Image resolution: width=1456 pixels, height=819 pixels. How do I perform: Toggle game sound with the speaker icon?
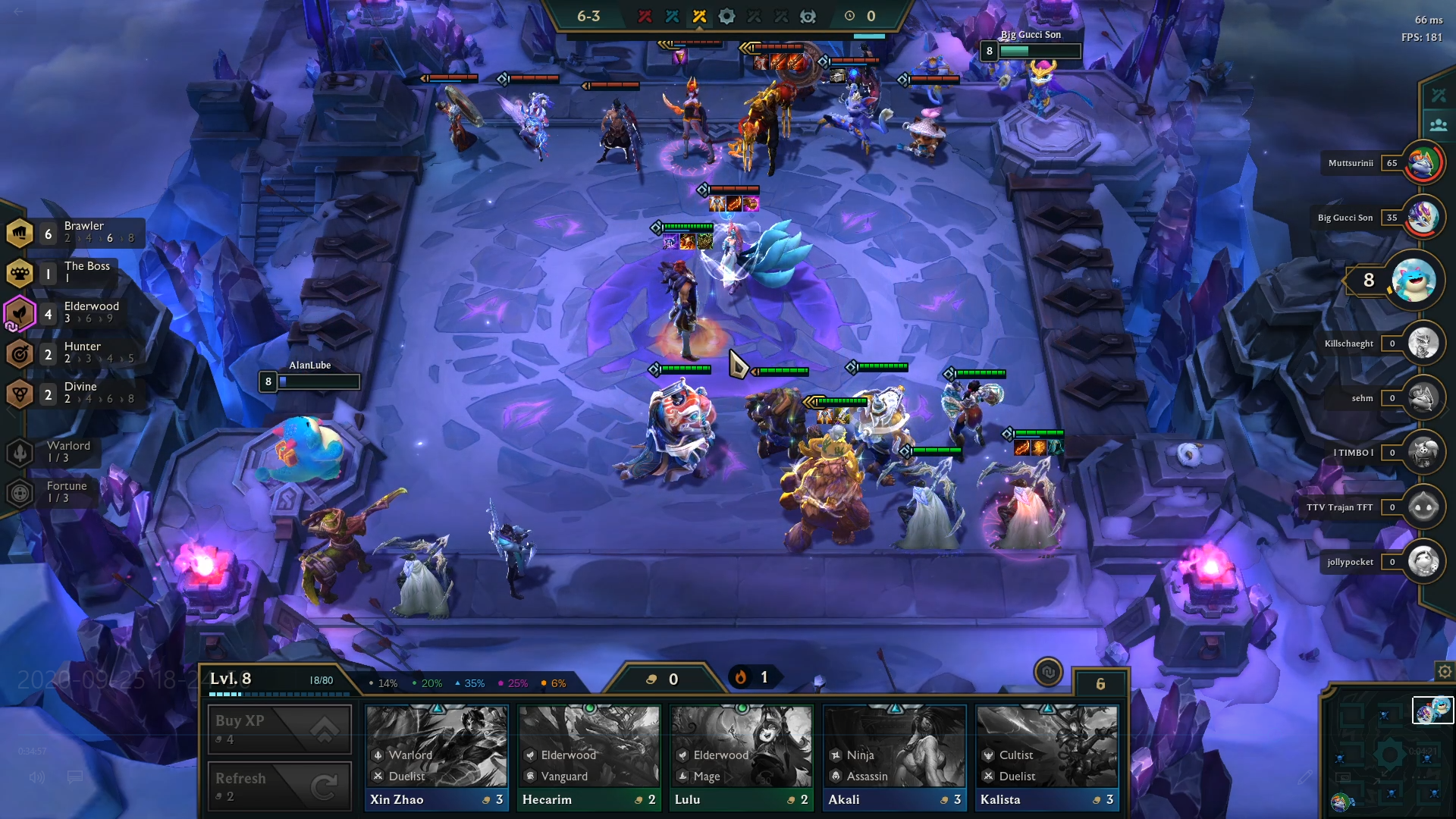click(36, 777)
